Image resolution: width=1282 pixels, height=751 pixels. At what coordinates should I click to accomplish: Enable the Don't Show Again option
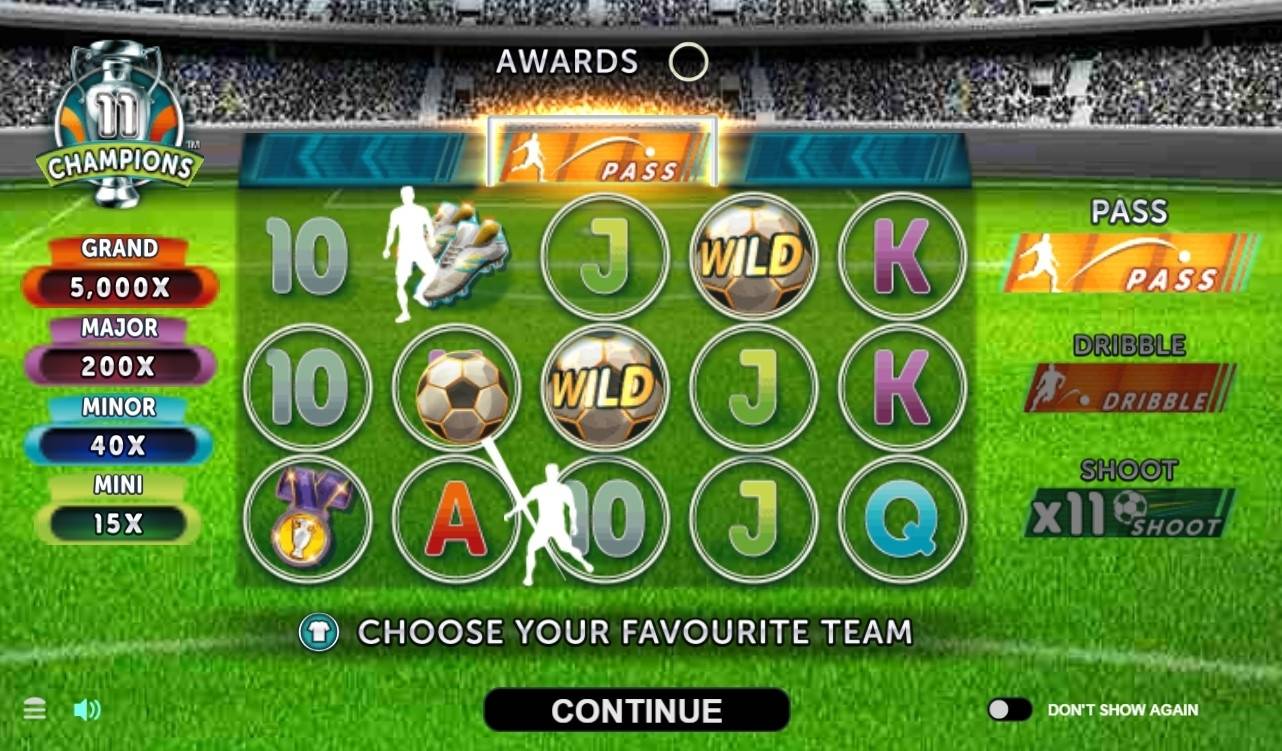point(1009,709)
